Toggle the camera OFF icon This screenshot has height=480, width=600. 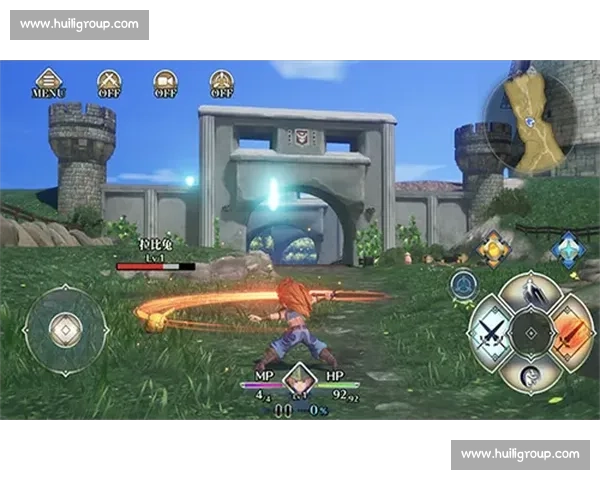pyautogui.click(x=165, y=83)
